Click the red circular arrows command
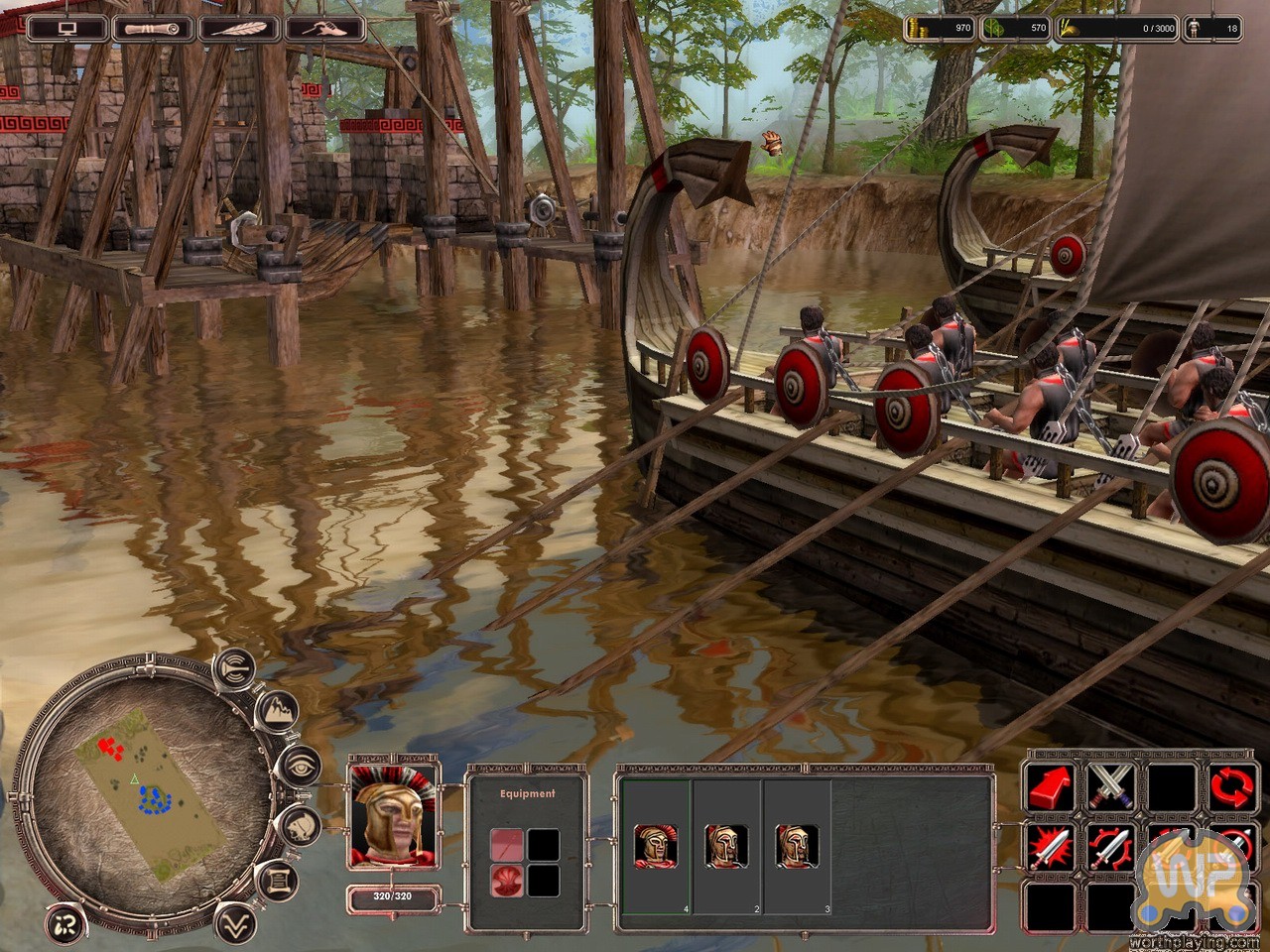 point(1232,785)
